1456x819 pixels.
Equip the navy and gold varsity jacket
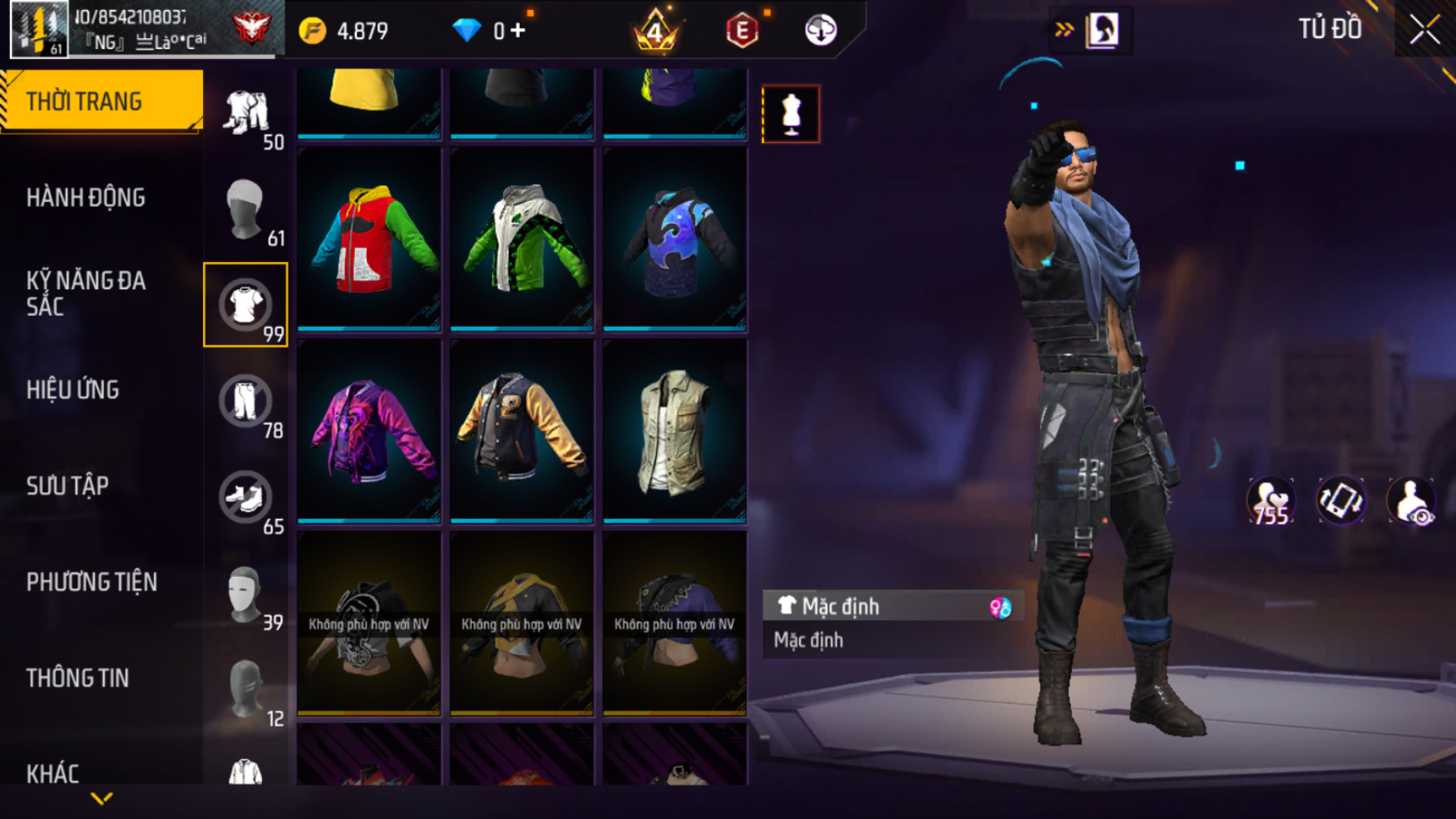coord(521,431)
